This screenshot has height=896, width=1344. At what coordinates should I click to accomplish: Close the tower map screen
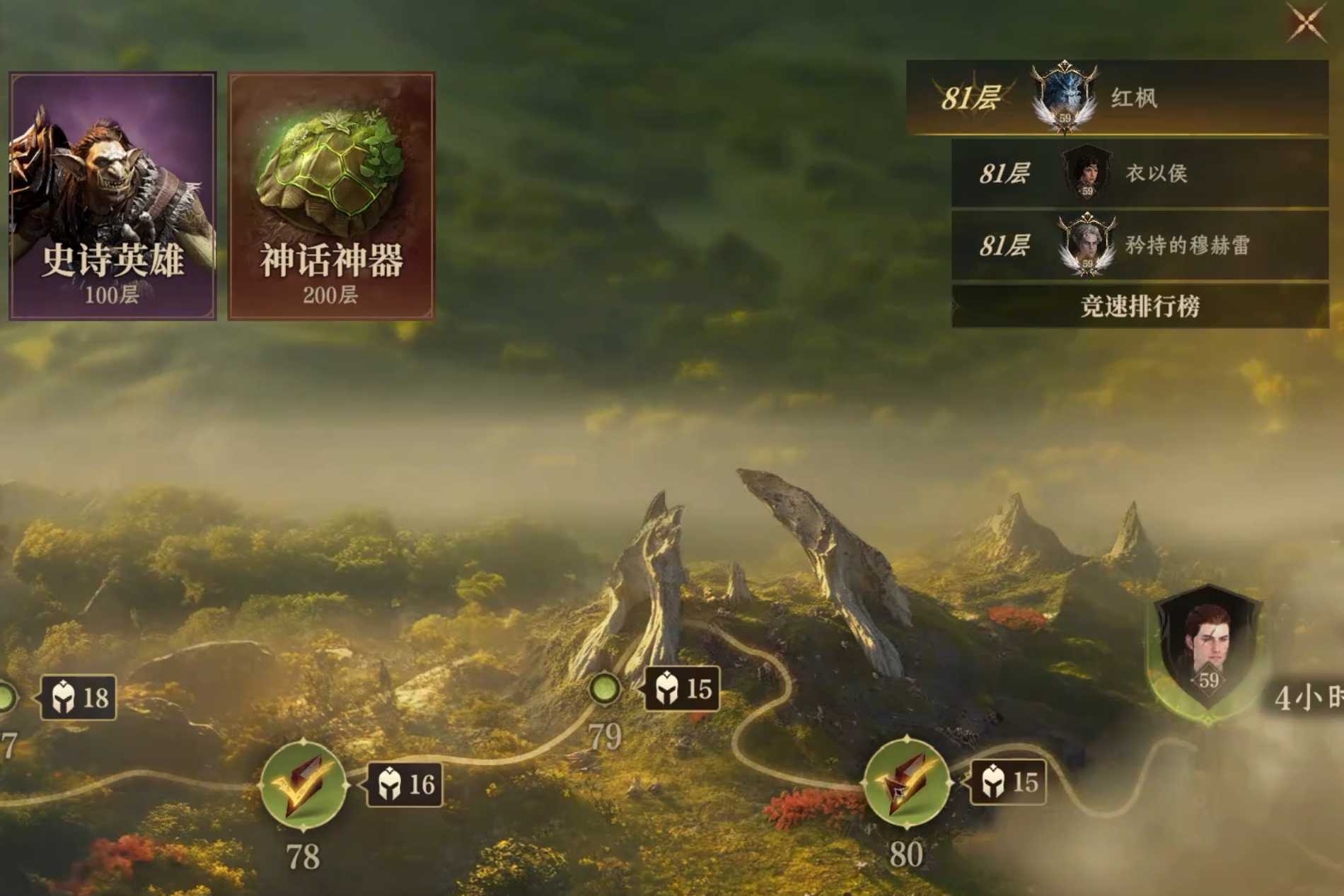pyautogui.click(x=1305, y=23)
